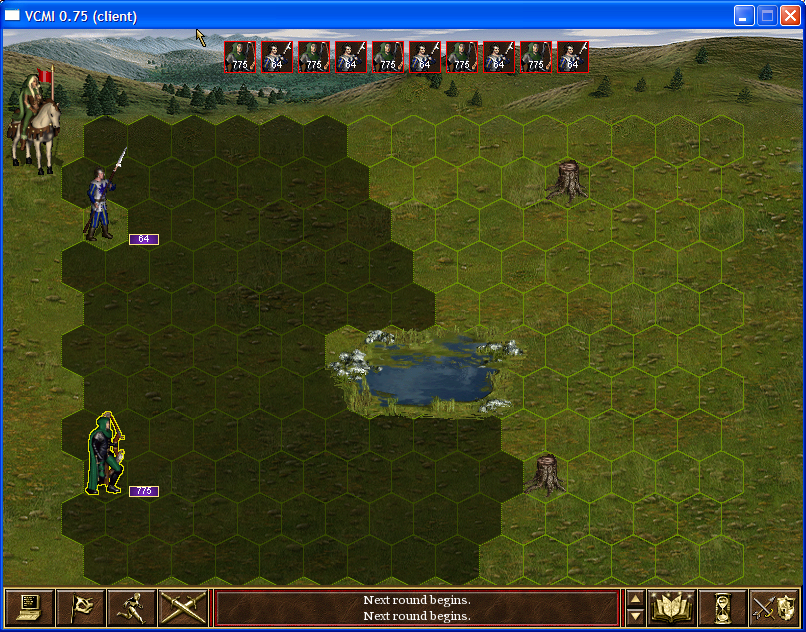The height and width of the screenshot is (632, 806).
Task: Minimize the VCMI window
Action: [x=744, y=16]
